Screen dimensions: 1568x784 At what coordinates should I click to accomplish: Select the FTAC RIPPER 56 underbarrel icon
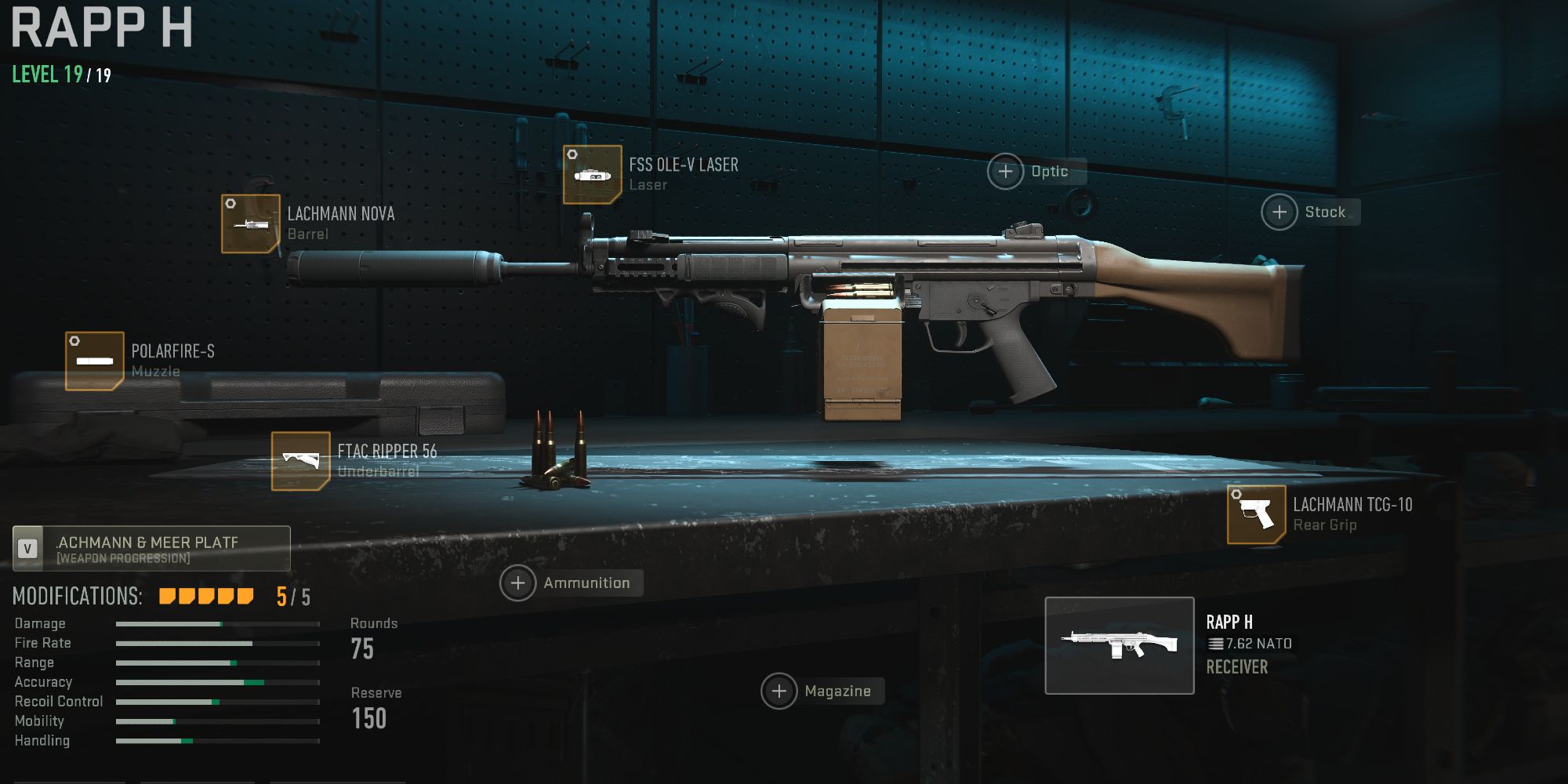click(x=300, y=460)
